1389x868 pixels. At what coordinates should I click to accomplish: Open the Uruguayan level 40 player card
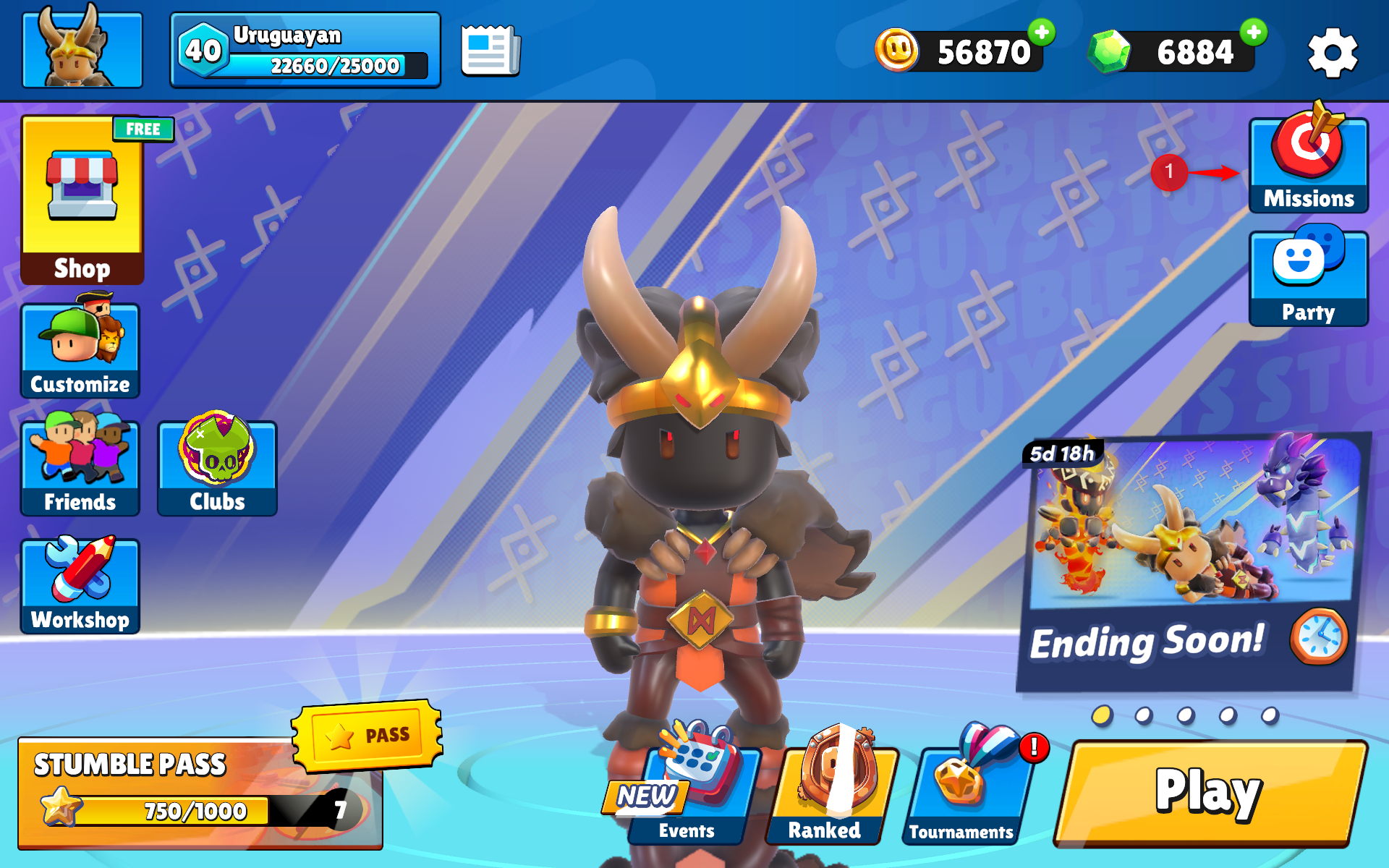305,50
